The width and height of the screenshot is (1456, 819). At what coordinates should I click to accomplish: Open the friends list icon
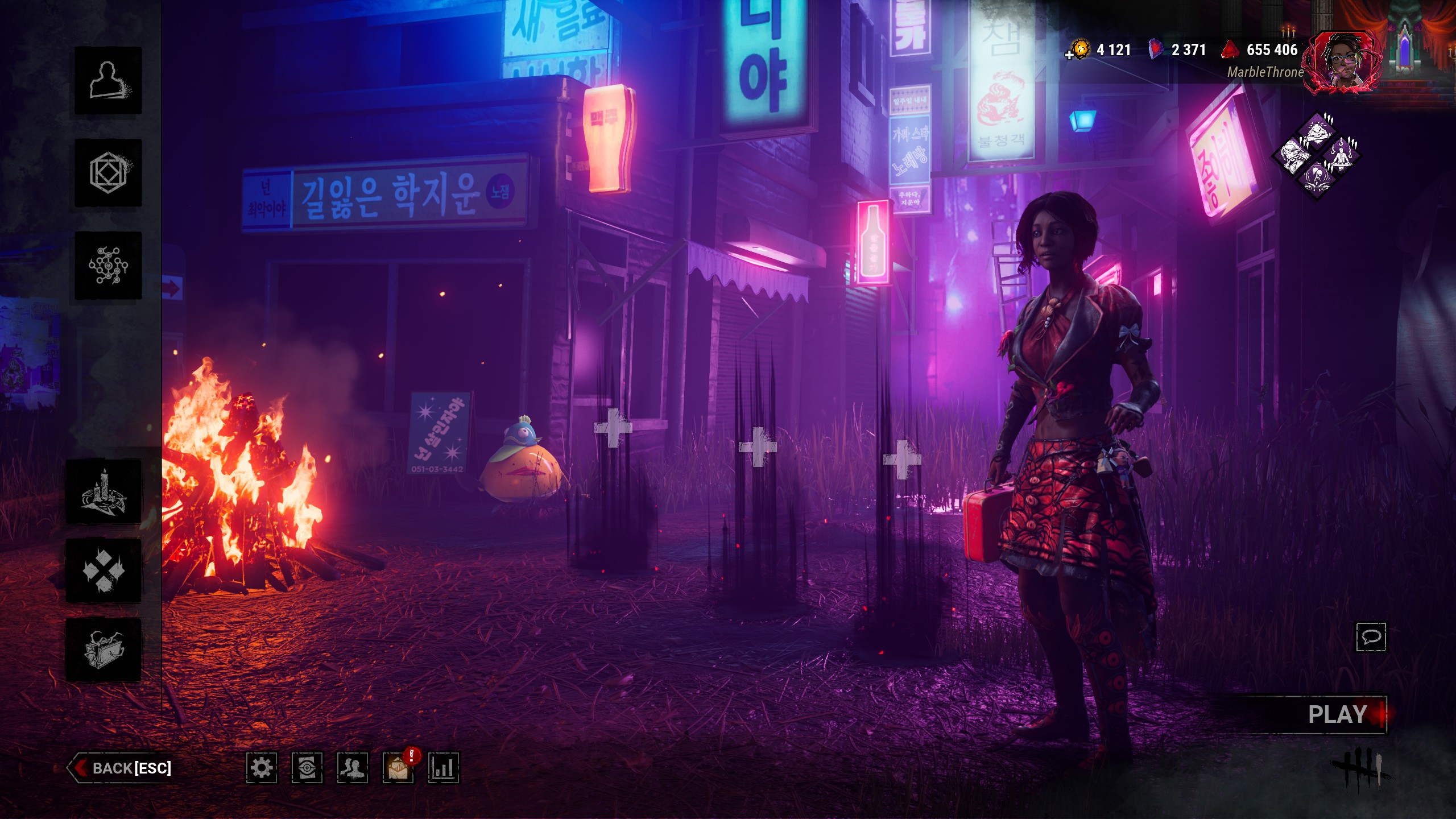(353, 768)
